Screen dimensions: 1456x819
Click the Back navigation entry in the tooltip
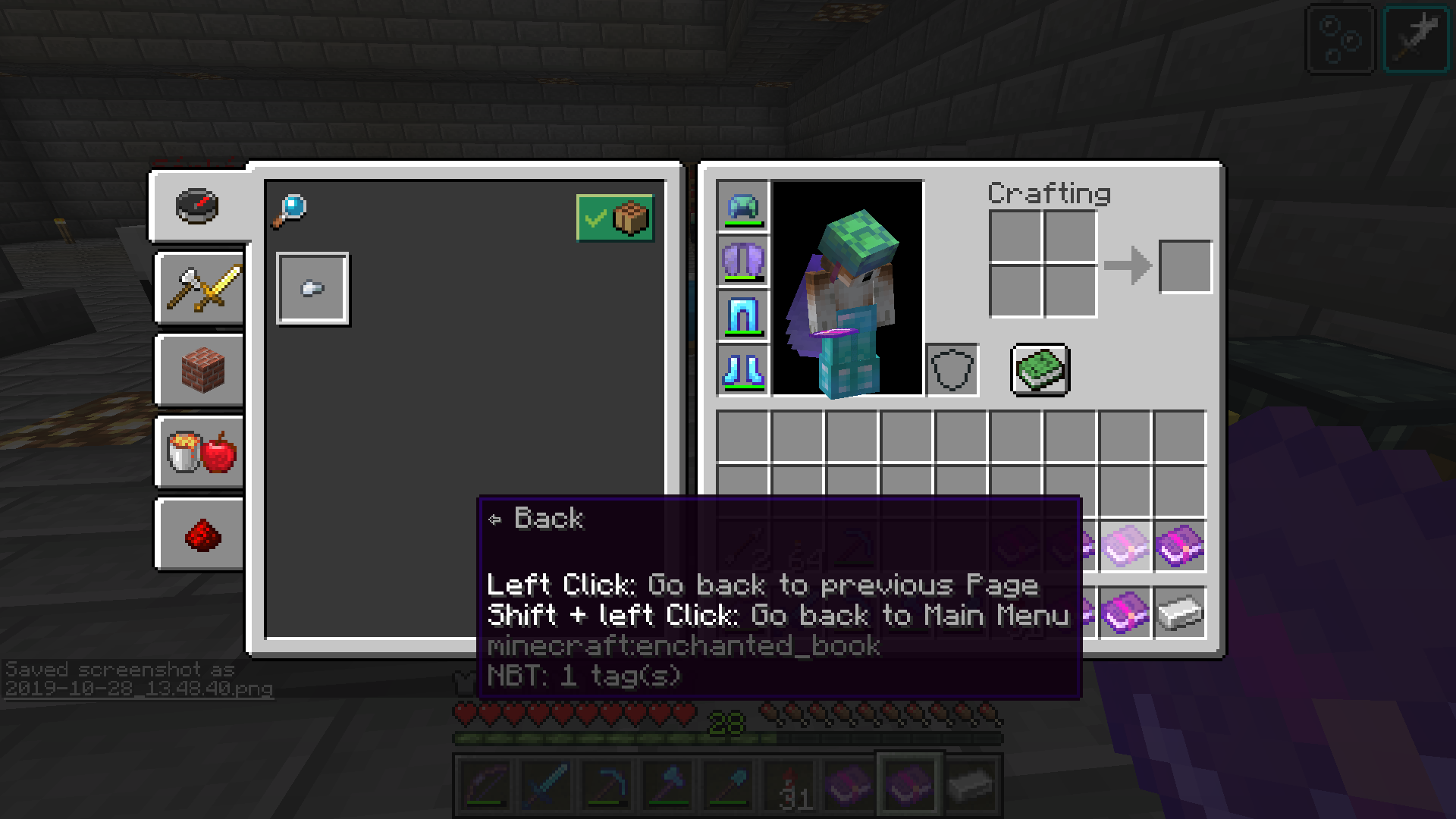click(548, 518)
